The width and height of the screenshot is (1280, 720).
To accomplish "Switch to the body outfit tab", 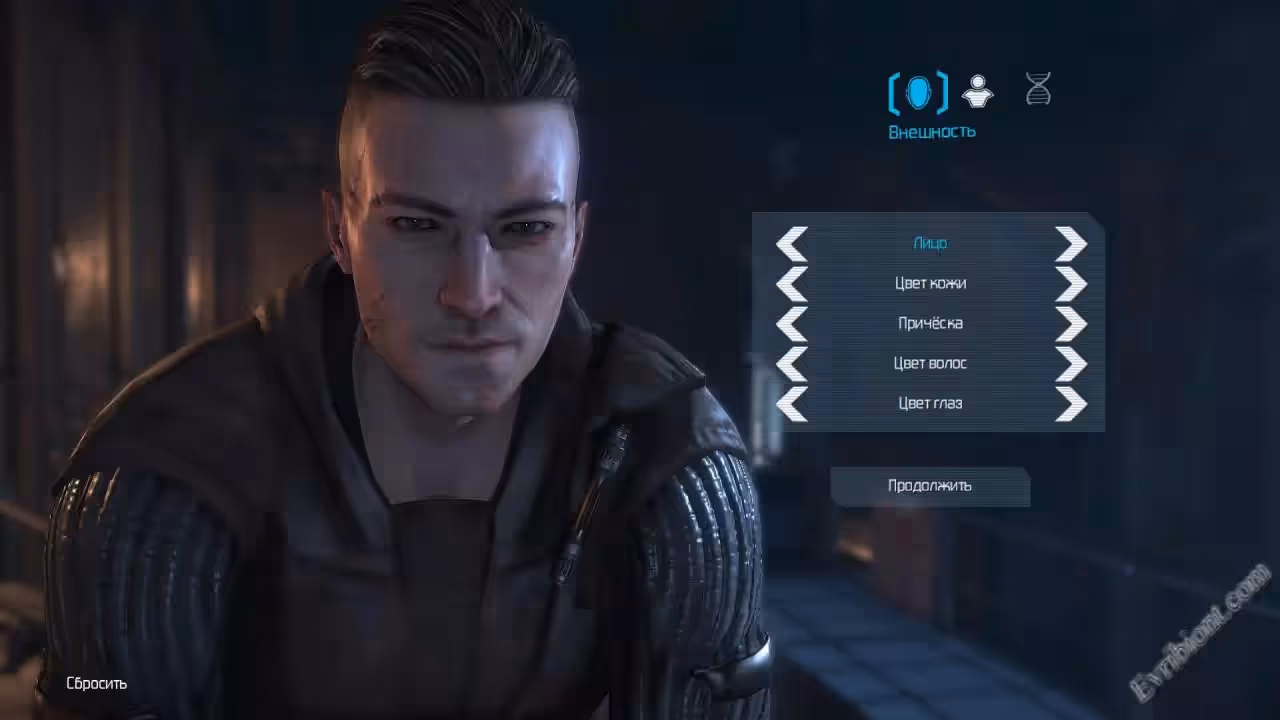I will pyautogui.click(x=977, y=92).
